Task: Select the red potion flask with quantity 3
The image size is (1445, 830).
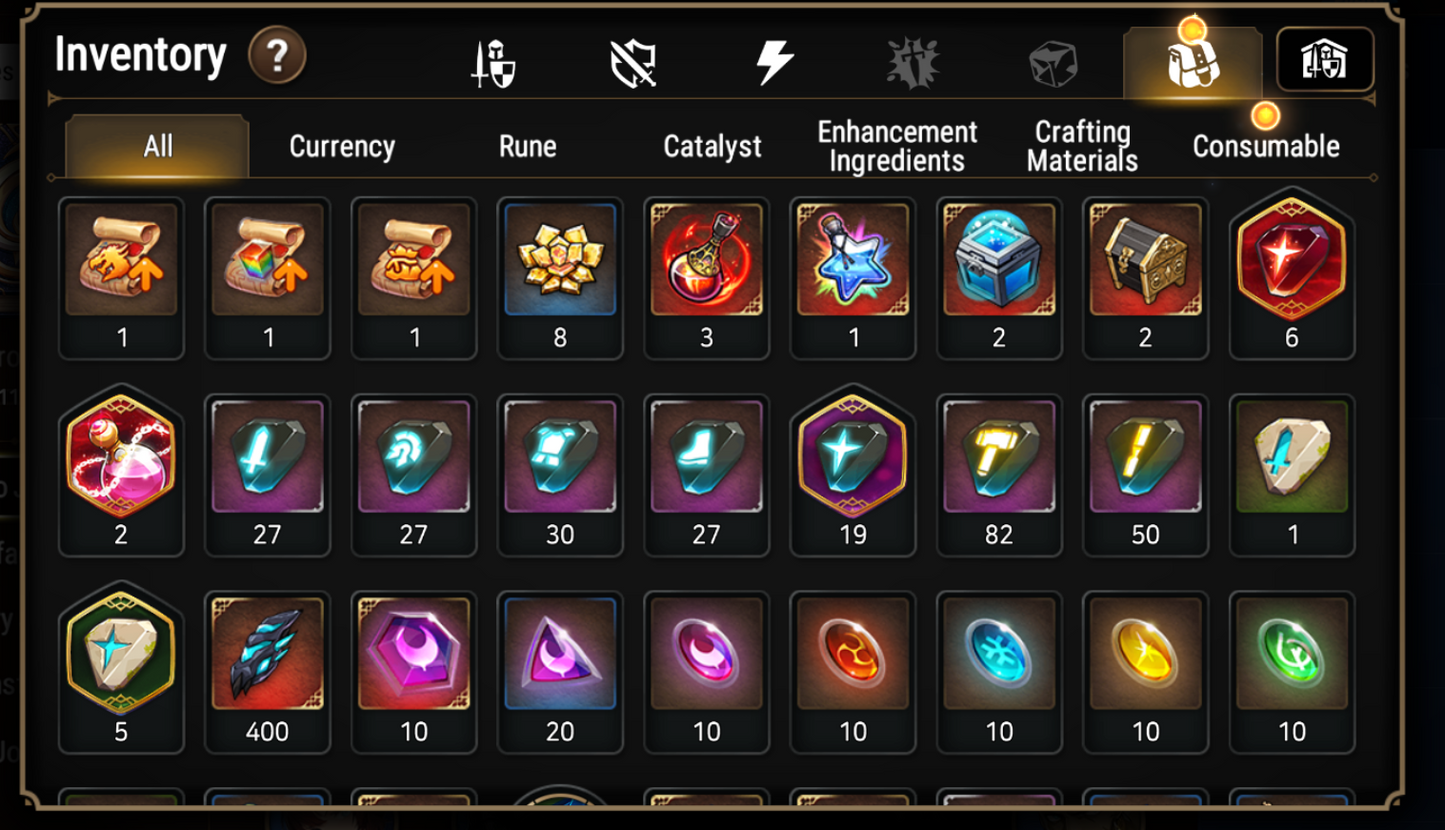Action: pos(706,262)
